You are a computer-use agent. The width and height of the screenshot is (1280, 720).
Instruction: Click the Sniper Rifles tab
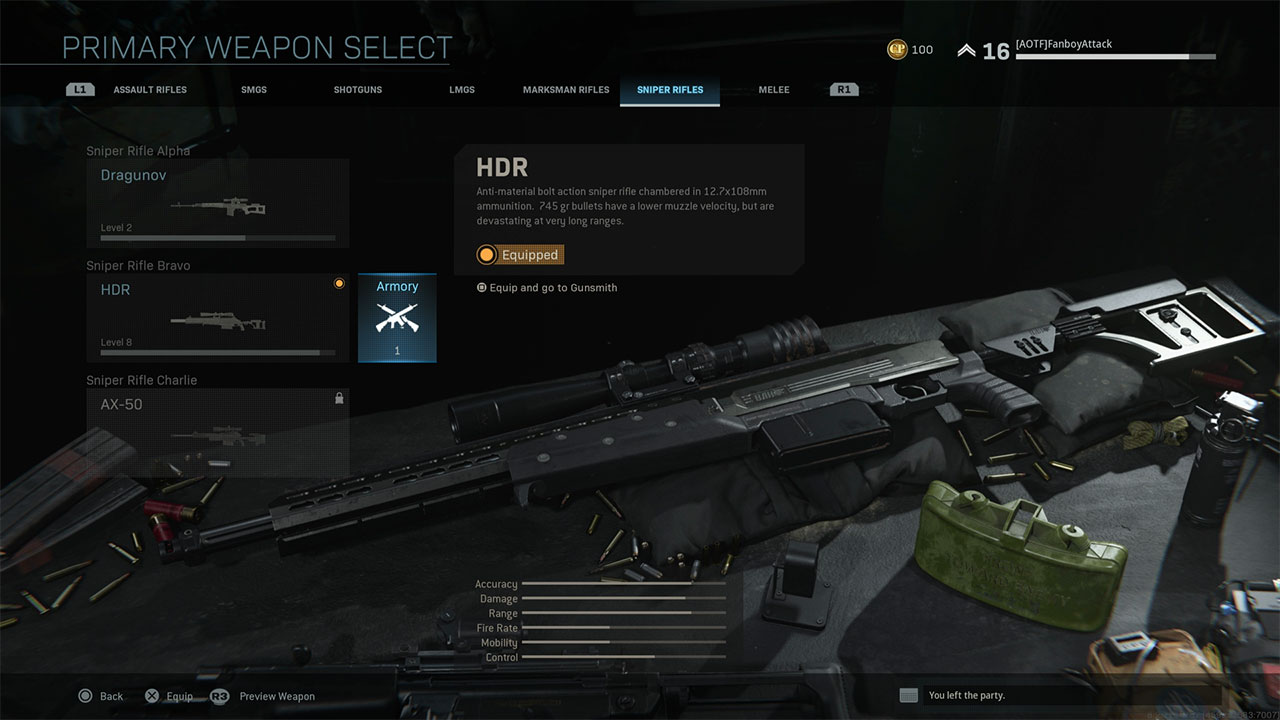[x=670, y=90]
